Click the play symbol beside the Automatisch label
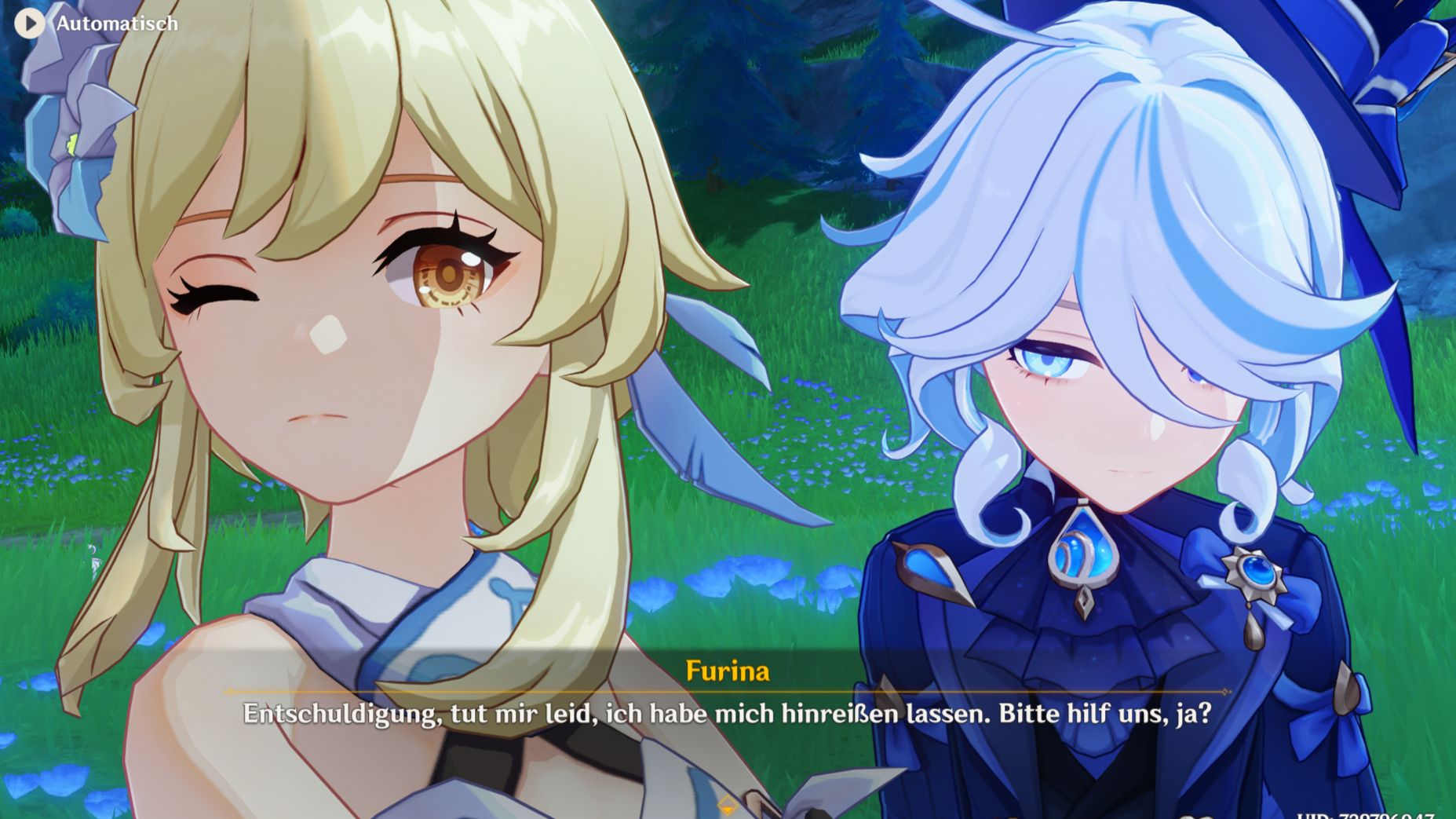 (31, 24)
